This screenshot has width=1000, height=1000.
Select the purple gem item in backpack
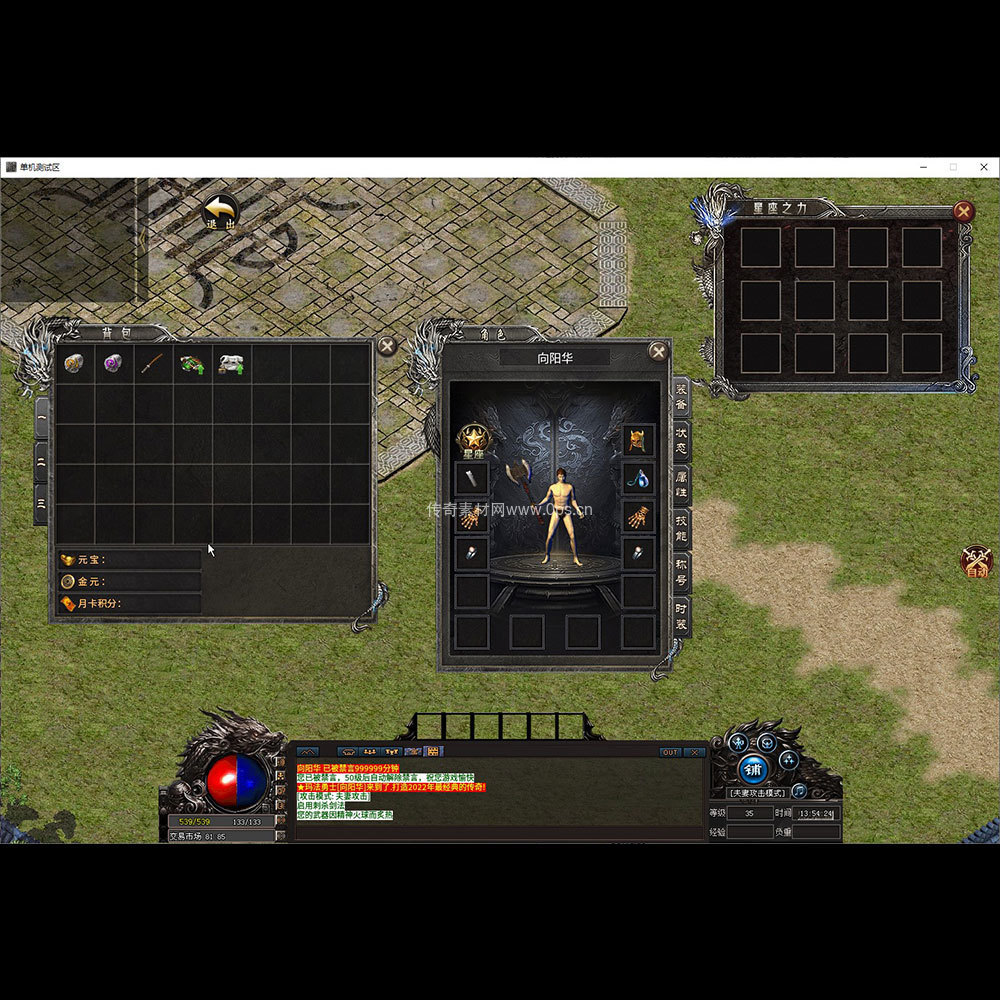click(113, 364)
